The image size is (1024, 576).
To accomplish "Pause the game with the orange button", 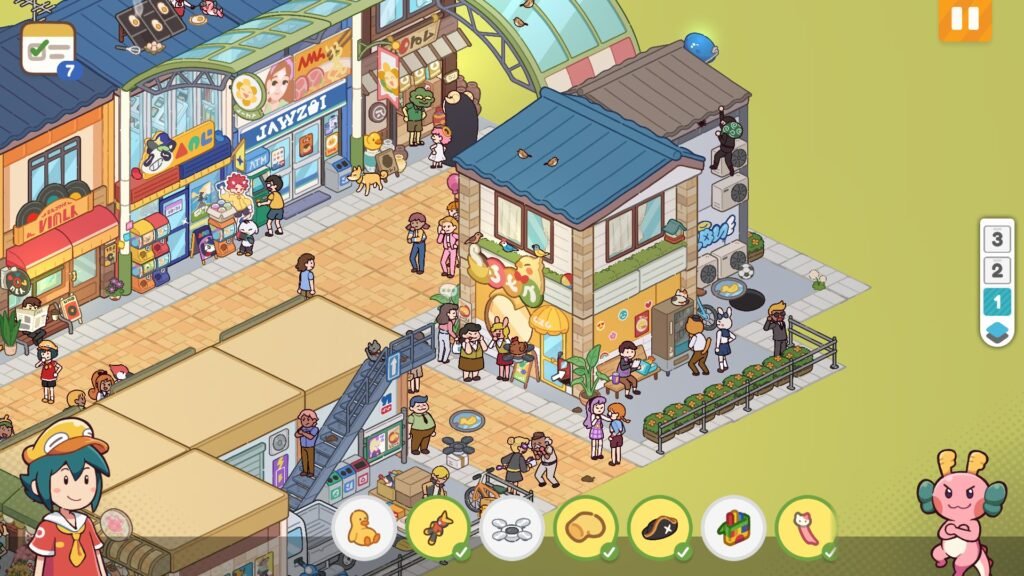I will tap(964, 19).
